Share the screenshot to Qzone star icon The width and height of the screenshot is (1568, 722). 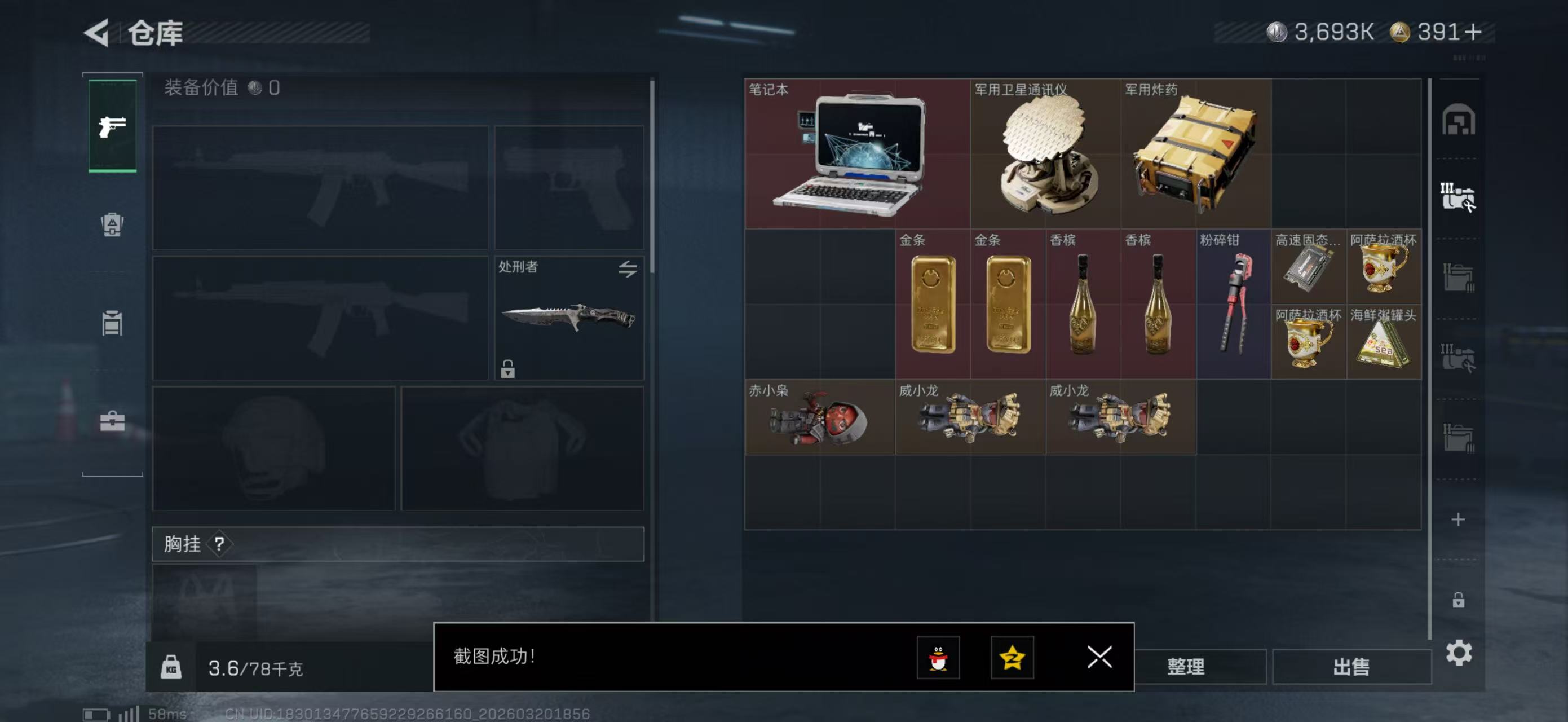1012,658
